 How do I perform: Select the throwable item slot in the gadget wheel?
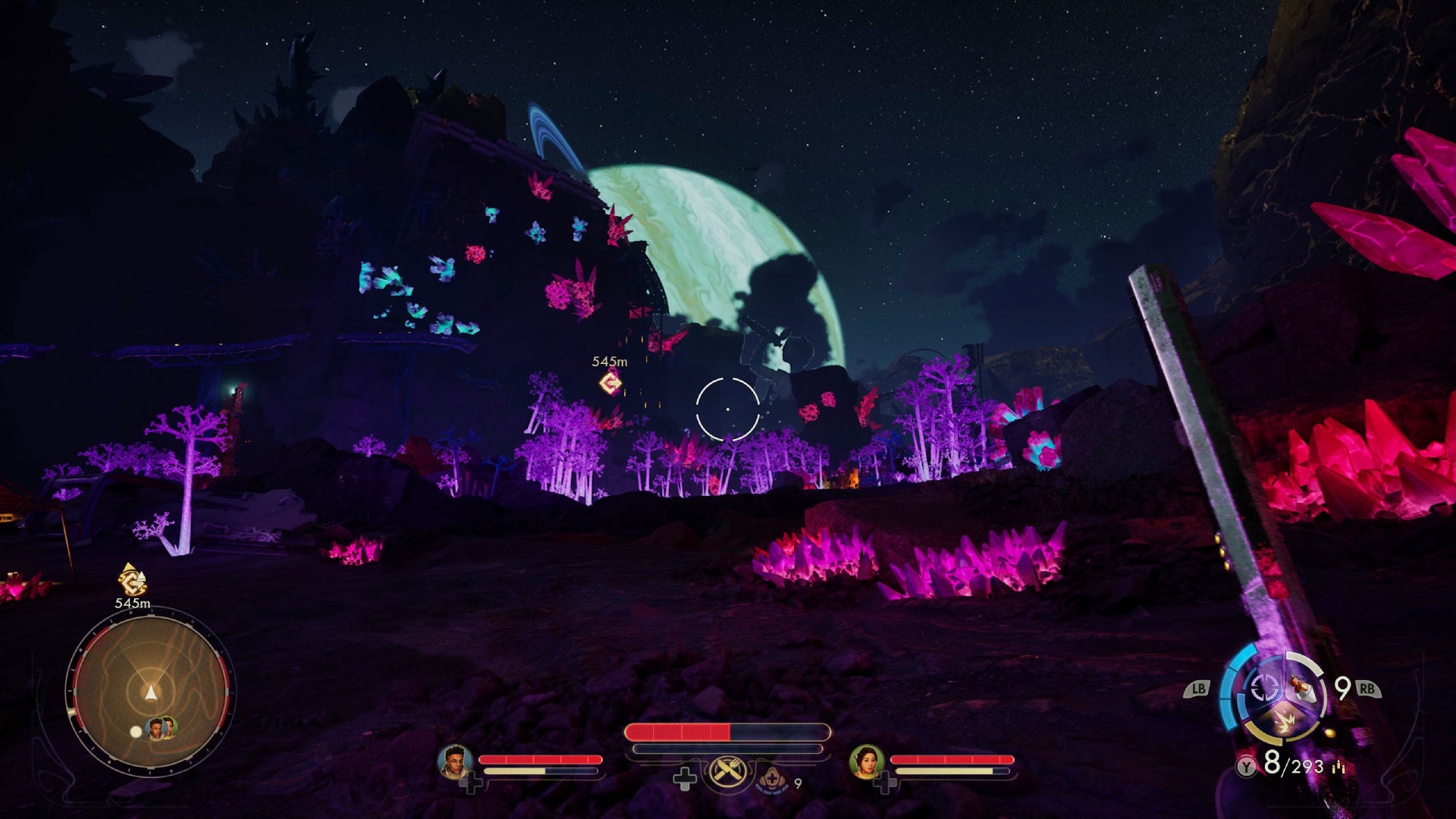[x=1304, y=689]
